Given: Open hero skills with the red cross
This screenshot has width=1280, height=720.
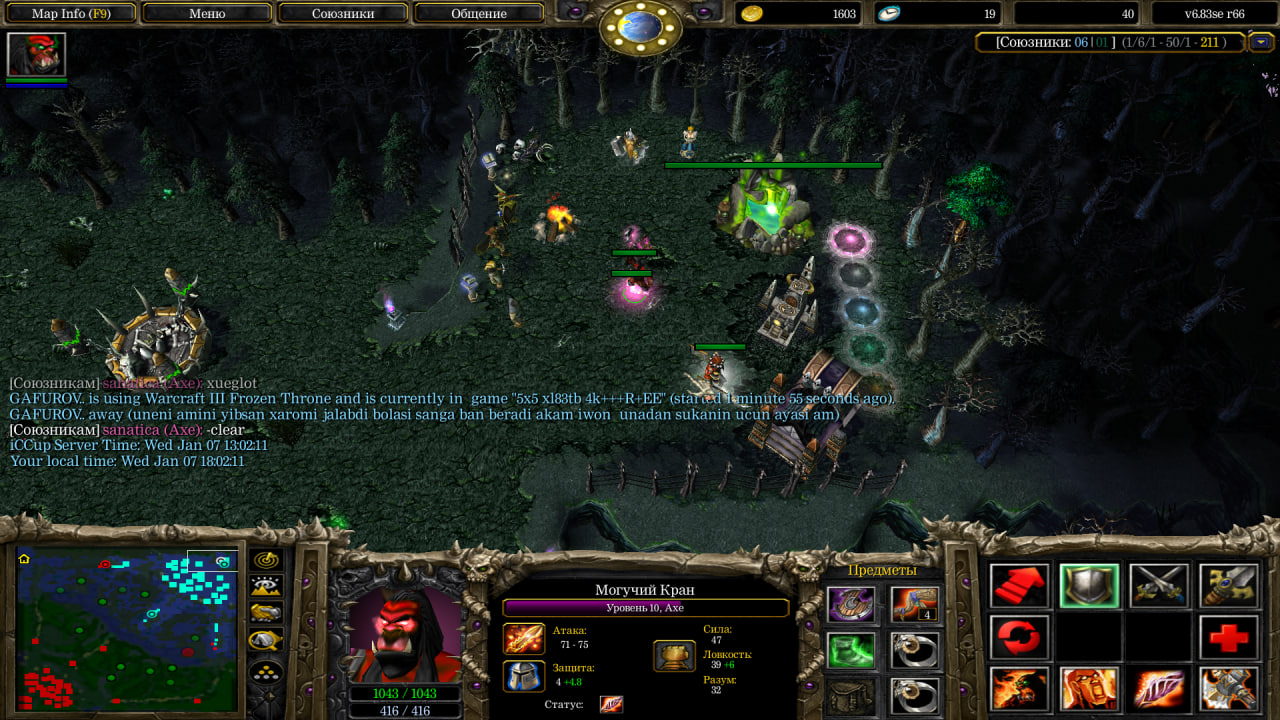Looking at the screenshot, I should click(x=1229, y=637).
